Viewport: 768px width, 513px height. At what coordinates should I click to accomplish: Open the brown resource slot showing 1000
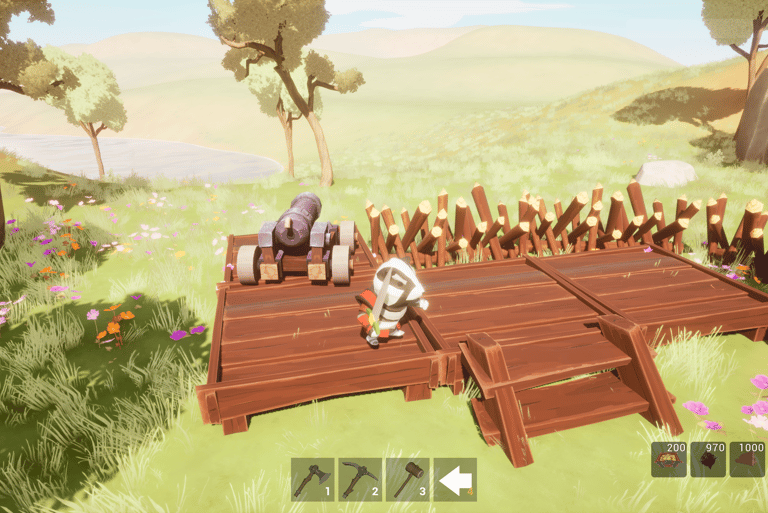[747, 459]
